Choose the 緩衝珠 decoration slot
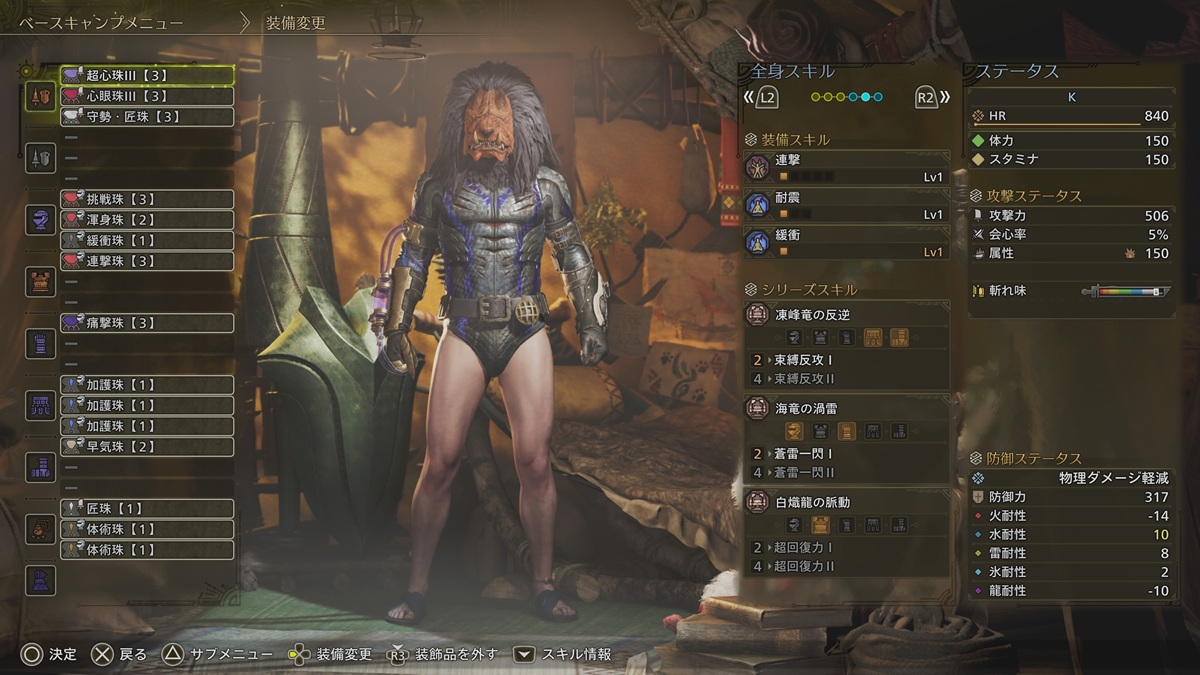The height and width of the screenshot is (675, 1200). 147,240
